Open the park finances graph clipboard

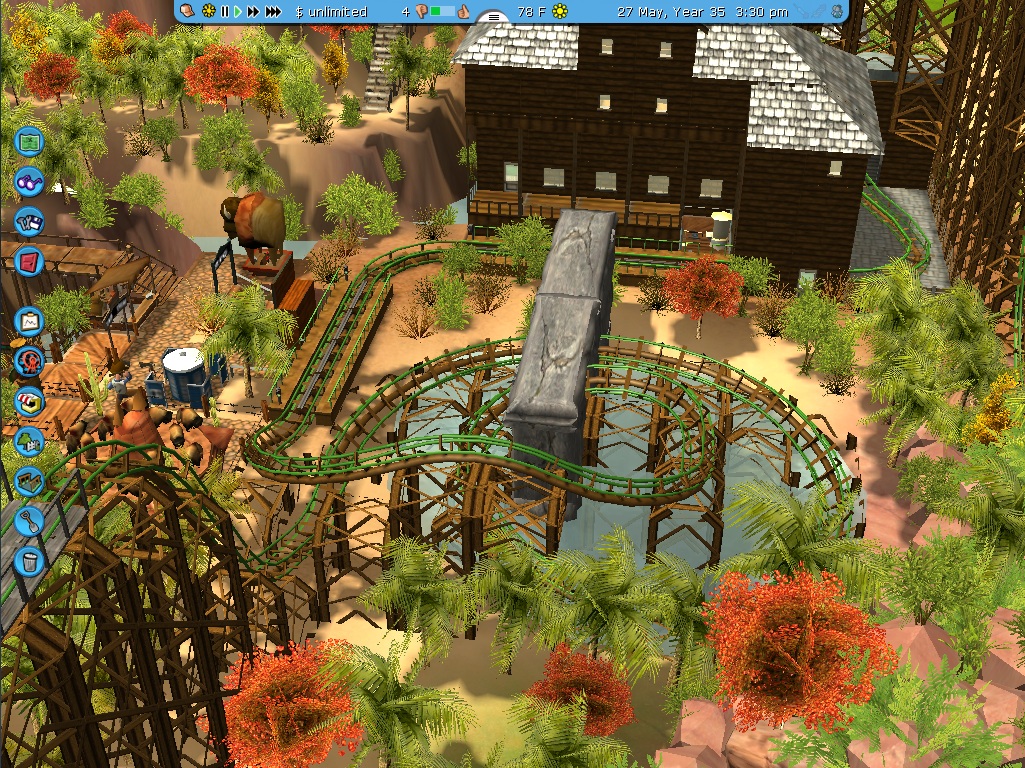pos(30,322)
